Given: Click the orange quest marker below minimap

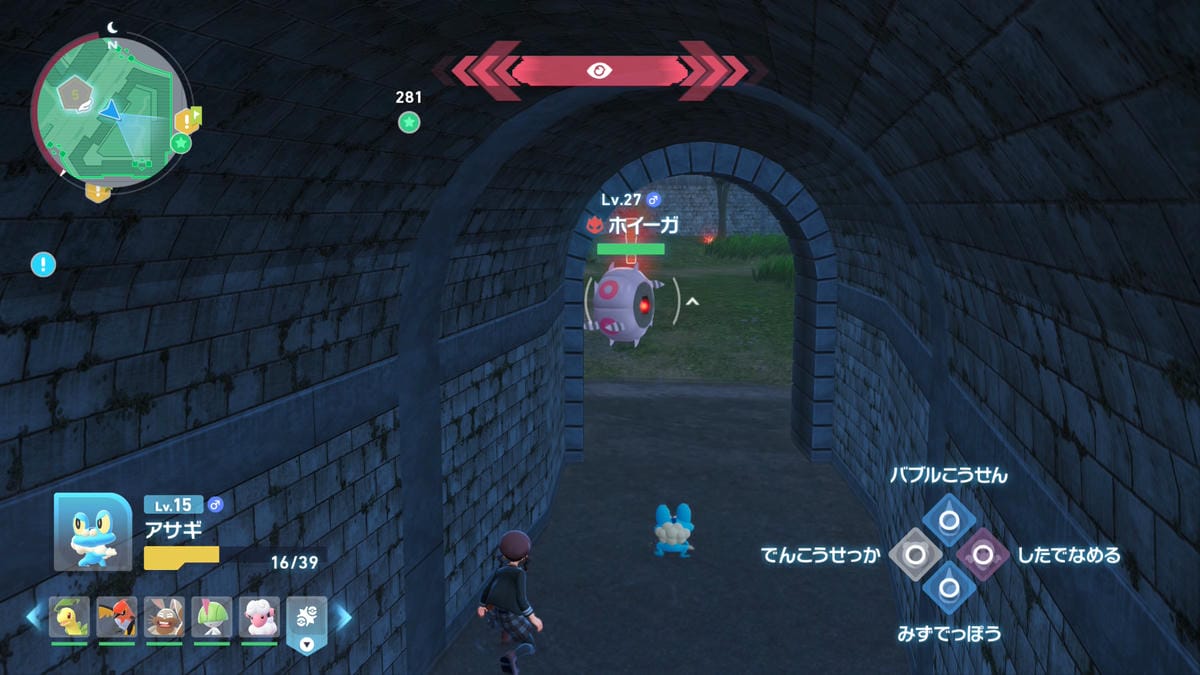Looking at the screenshot, I should (x=97, y=191).
